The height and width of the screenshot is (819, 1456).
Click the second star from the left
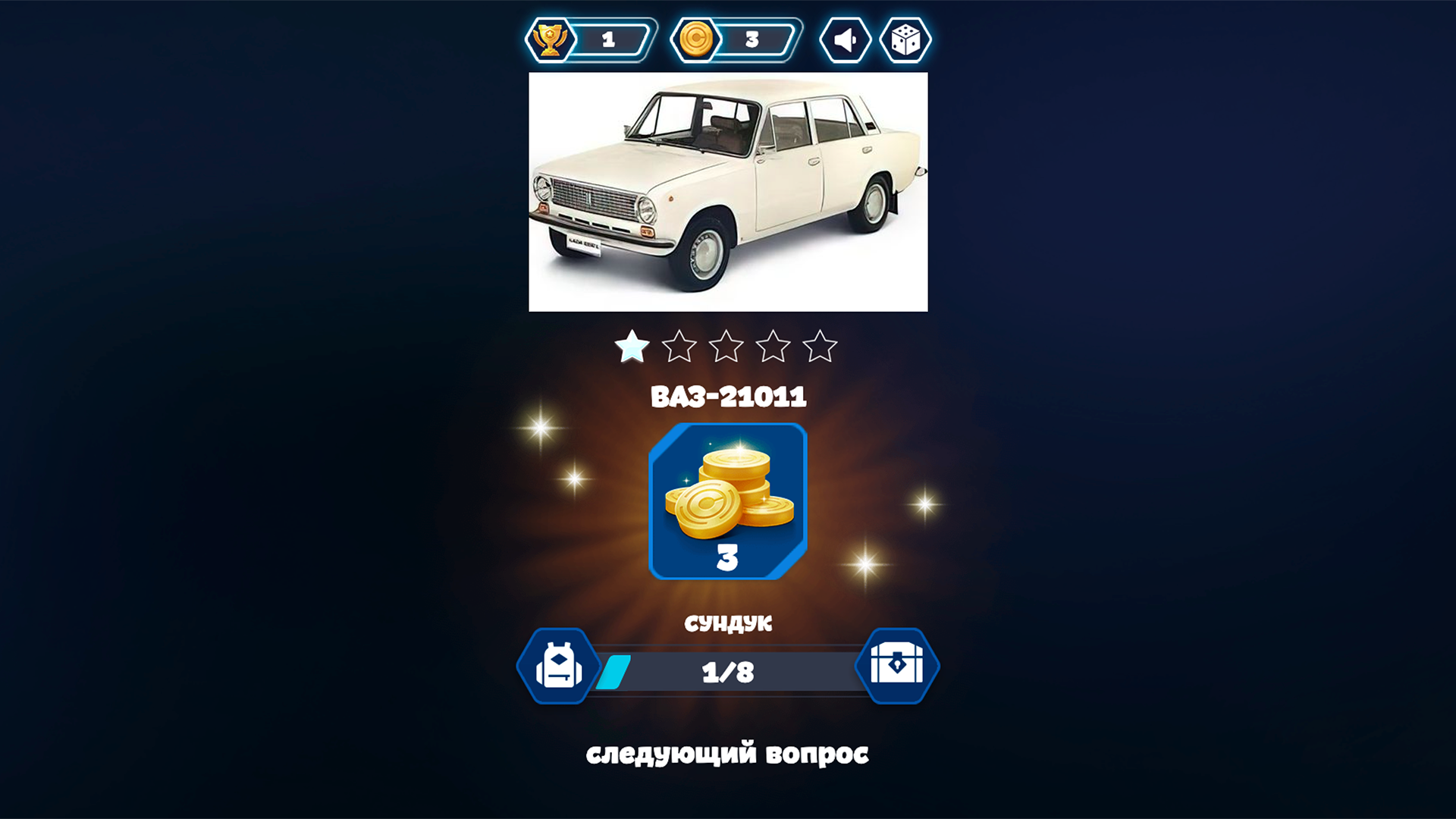[679, 346]
